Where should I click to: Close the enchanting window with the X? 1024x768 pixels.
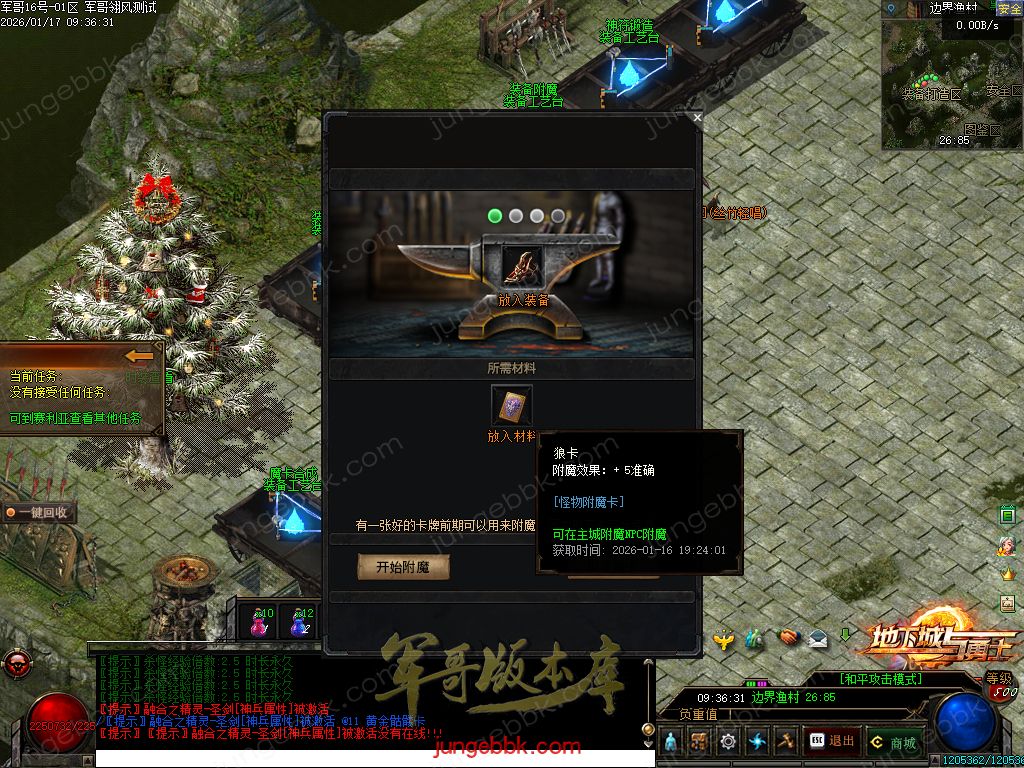(697, 117)
